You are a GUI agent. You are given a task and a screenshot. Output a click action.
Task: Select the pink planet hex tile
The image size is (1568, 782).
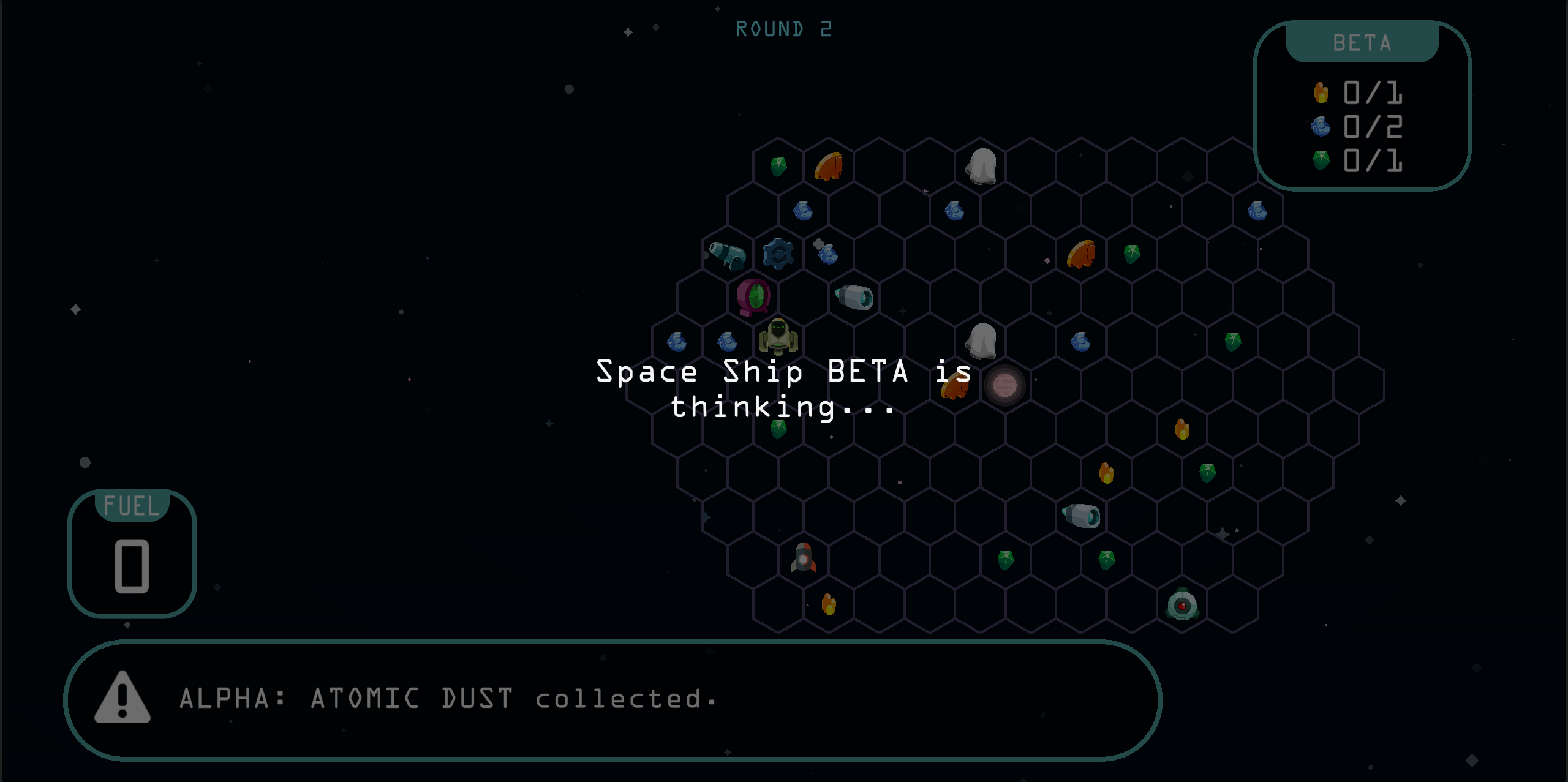click(x=1005, y=385)
